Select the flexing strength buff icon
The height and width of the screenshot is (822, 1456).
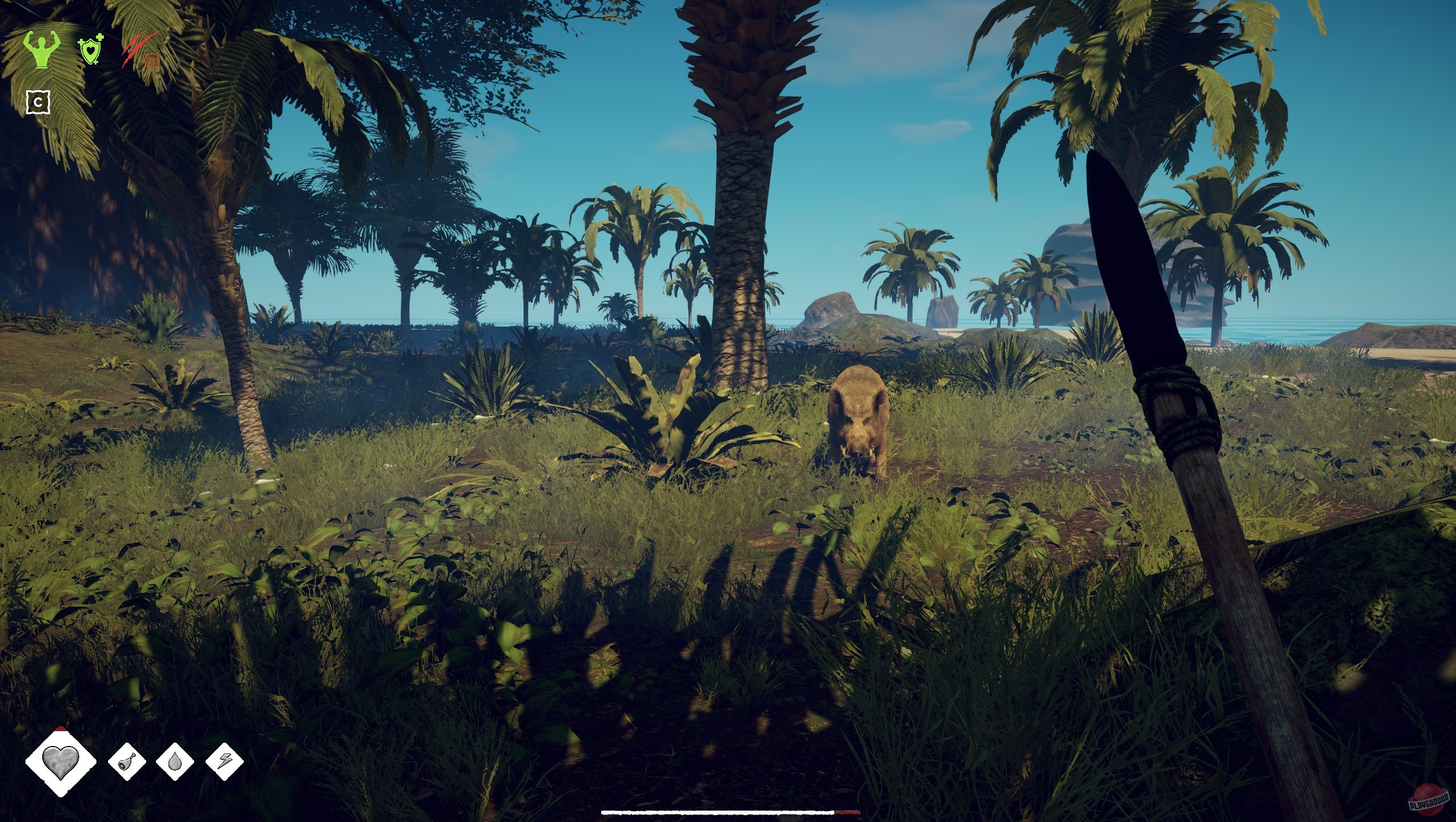(x=42, y=50)
